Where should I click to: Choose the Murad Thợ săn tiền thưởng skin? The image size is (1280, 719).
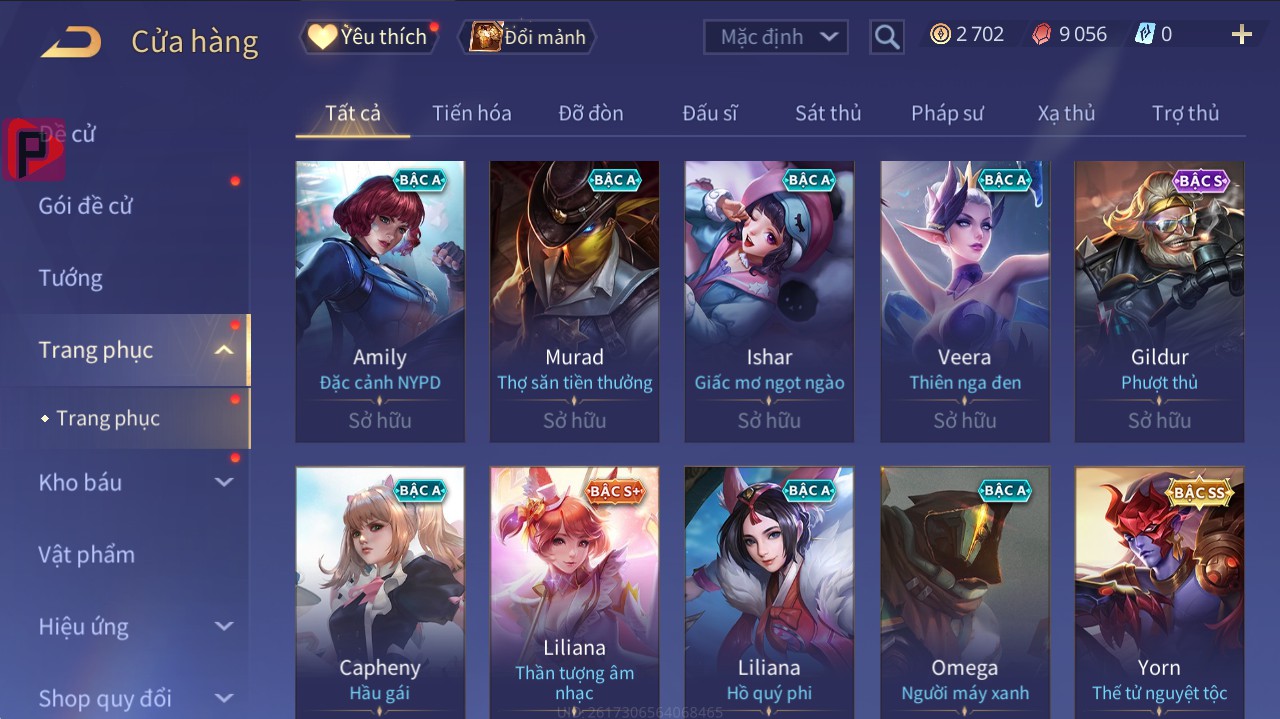click(x=574, y=300)
